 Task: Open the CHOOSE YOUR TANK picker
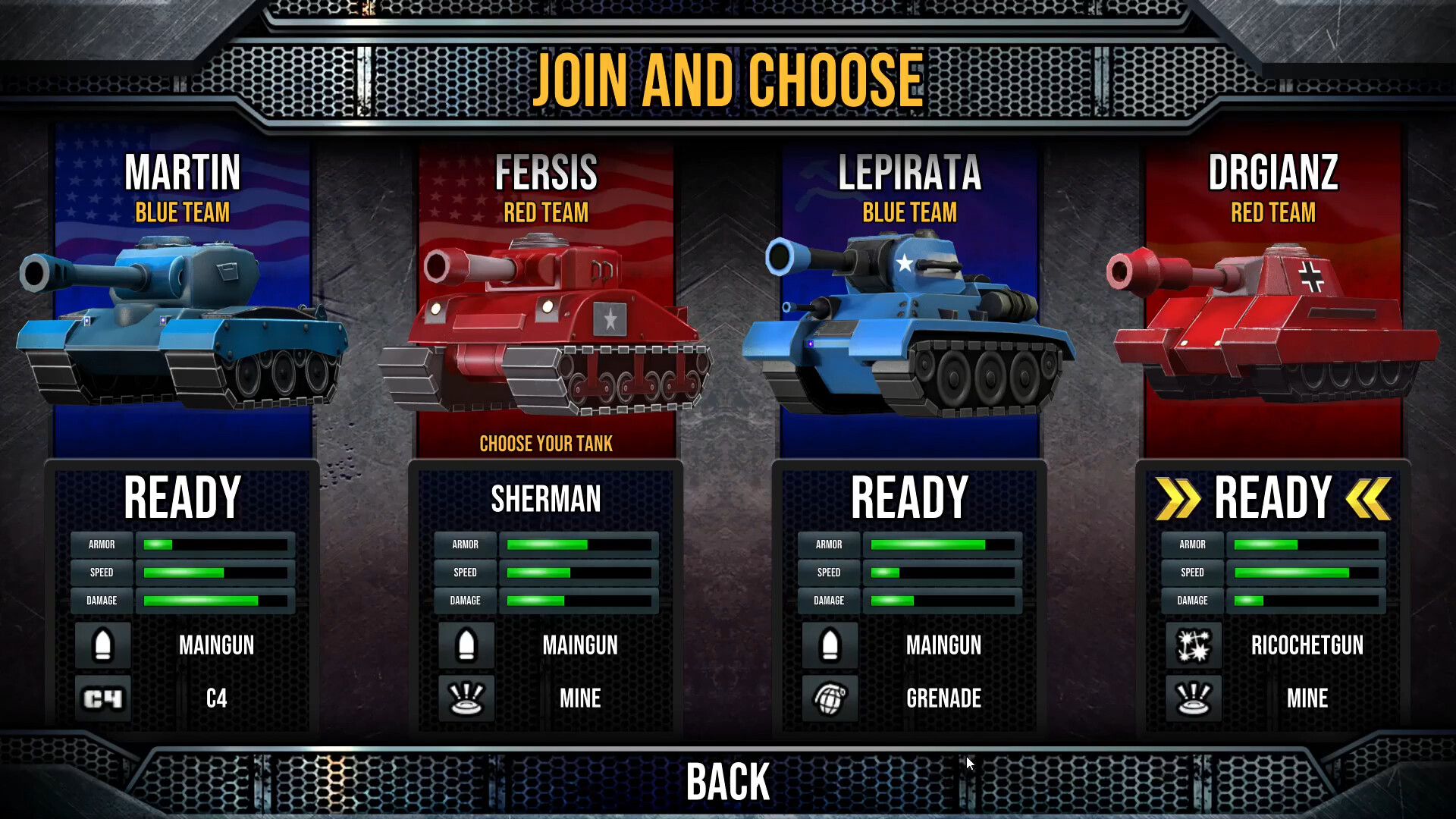pos(544,444)
